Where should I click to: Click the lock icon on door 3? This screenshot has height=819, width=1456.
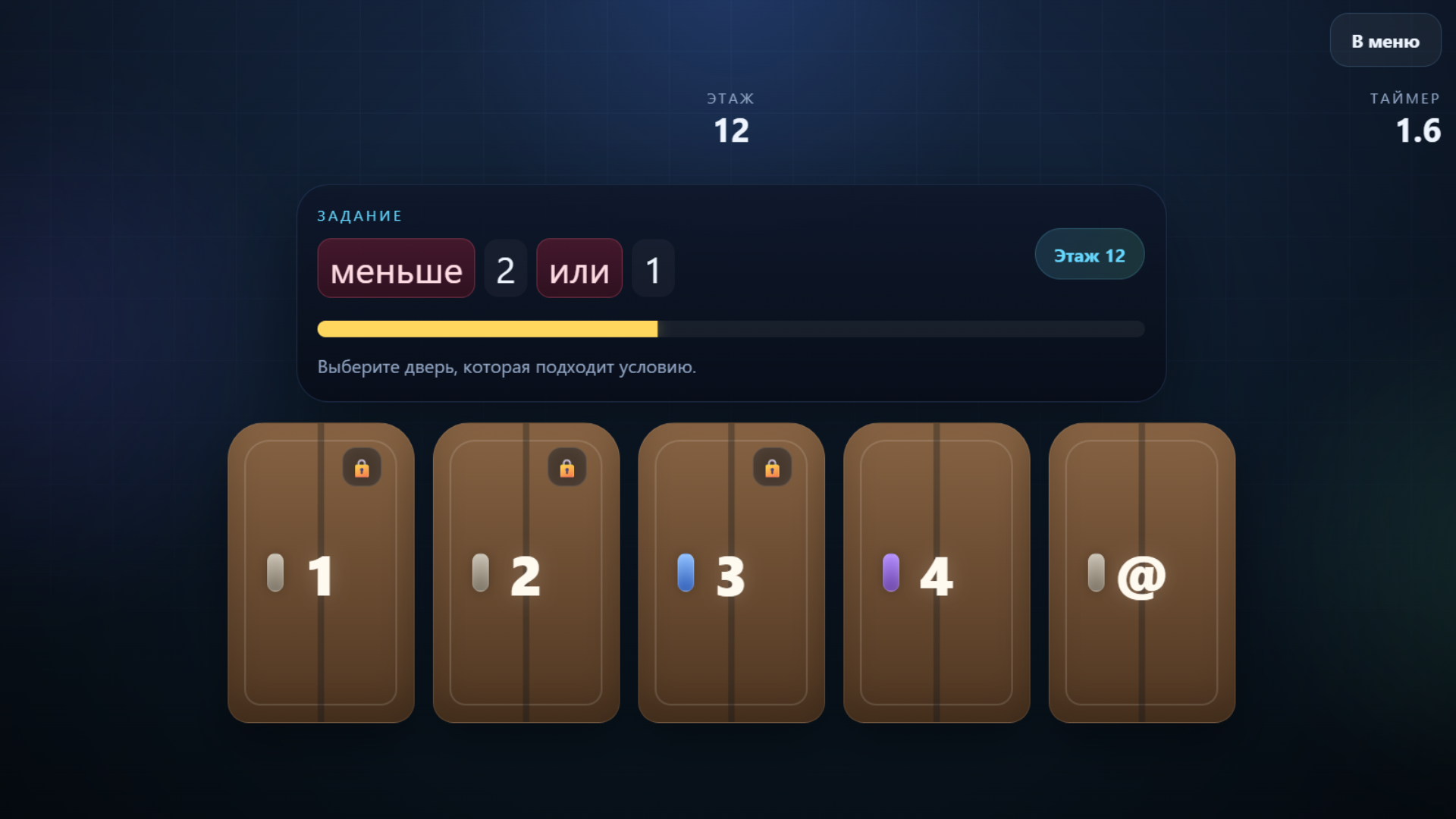tap(772, 468)
